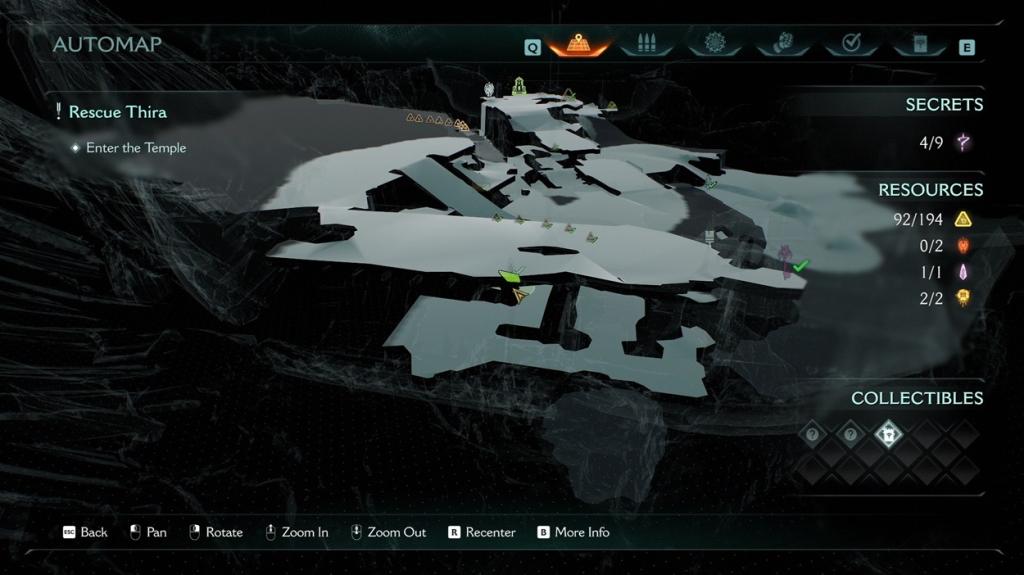Select the unlocked toy collectible diamond

click(889, 434)
